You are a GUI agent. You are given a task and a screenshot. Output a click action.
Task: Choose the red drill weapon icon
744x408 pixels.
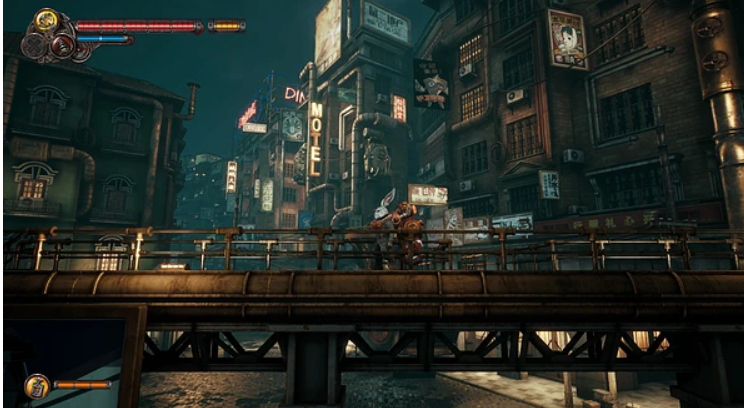[62, 44]
